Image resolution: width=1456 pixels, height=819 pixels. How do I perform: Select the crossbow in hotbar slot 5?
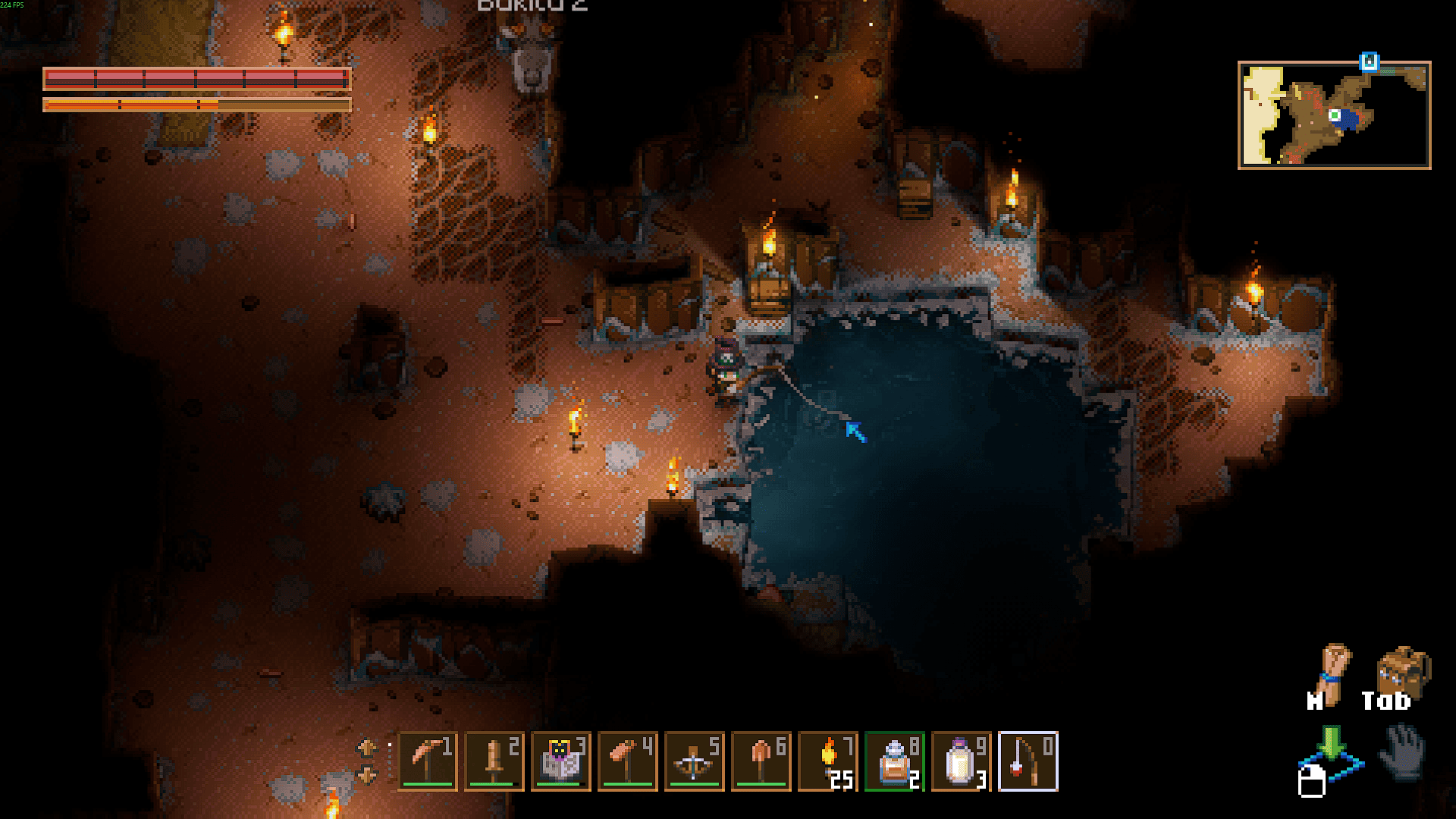click(695, 761)
